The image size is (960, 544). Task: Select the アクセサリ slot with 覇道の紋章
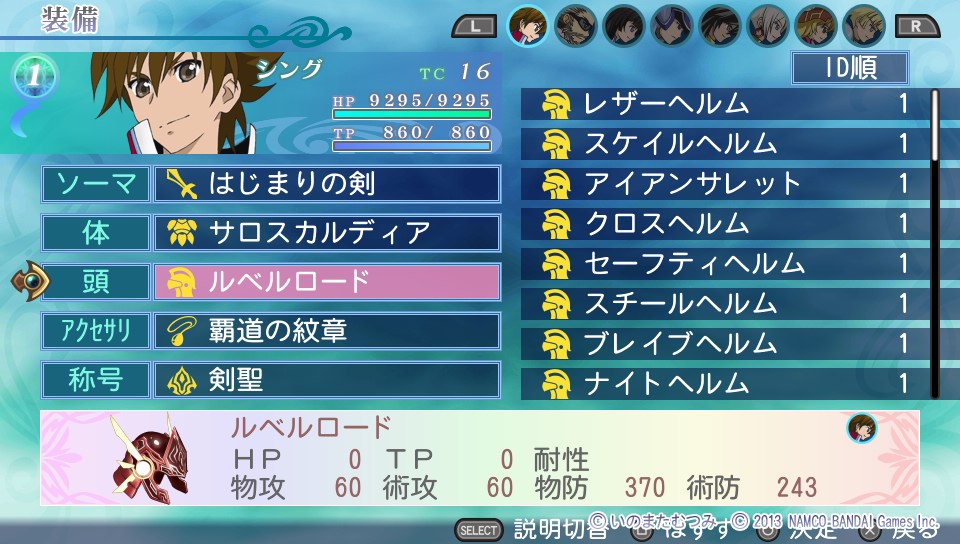[x=327, y=330]
